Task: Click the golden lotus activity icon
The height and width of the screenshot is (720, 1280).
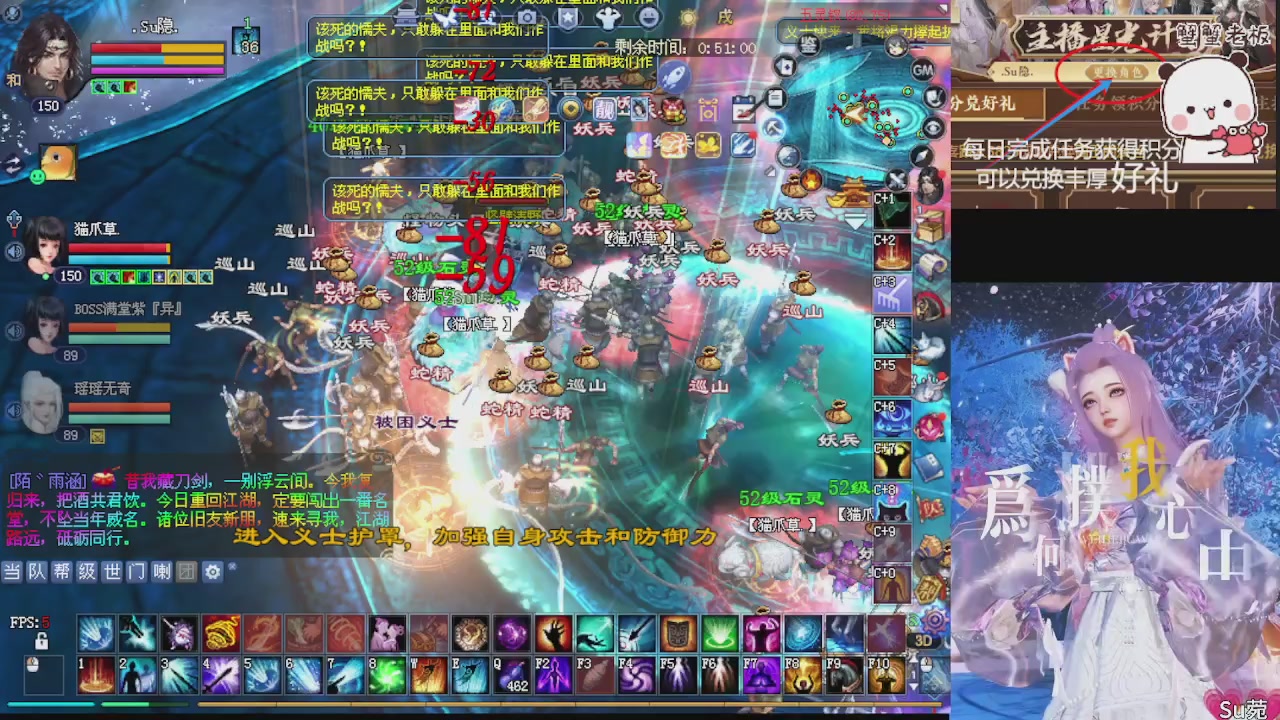Action: click(x=708, y=144)
